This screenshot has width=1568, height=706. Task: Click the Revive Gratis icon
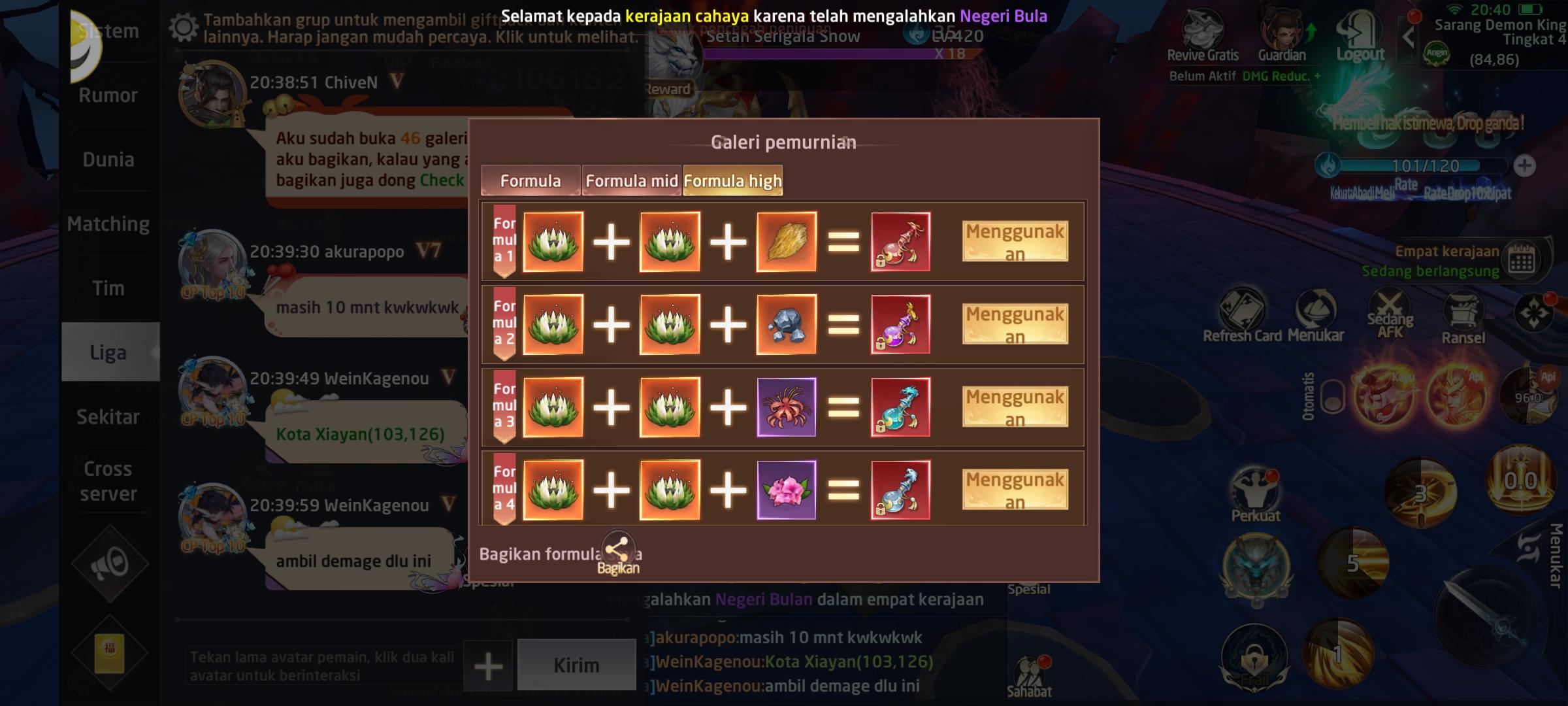point(1204,33)
